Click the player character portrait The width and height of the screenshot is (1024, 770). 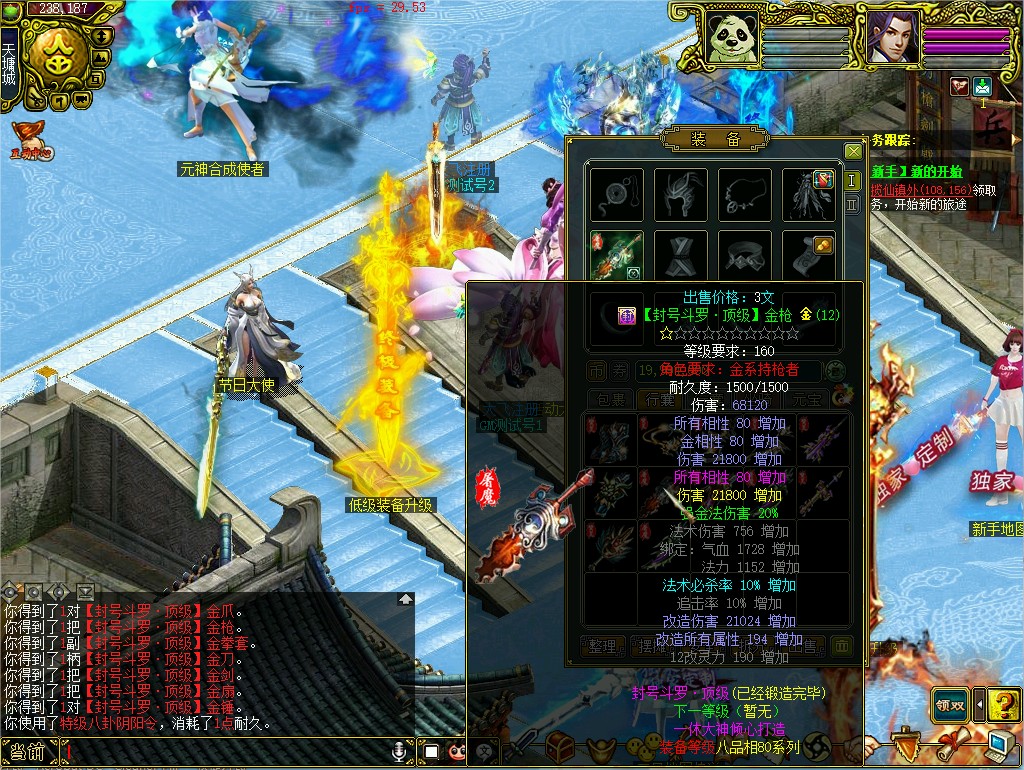click(892, 38)
